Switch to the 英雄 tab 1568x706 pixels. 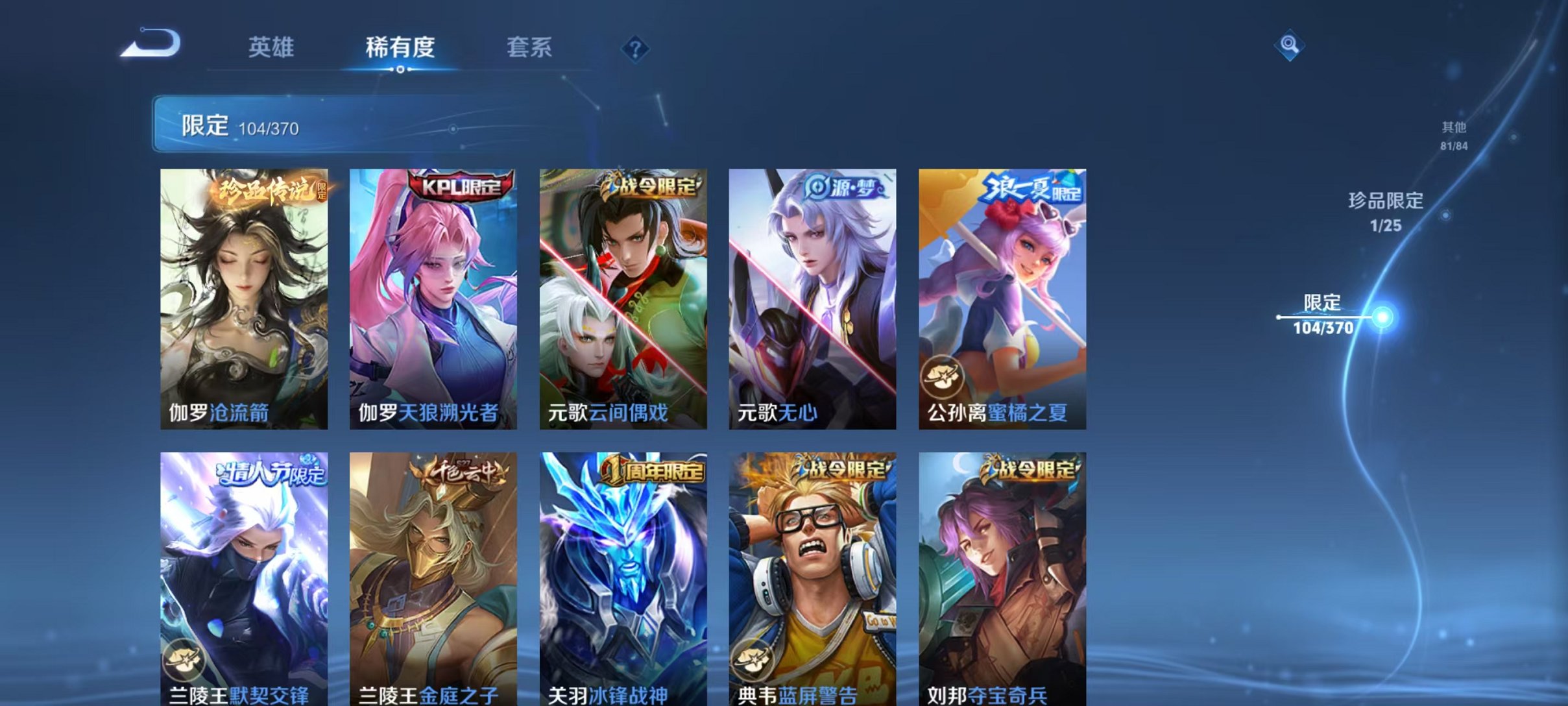click(x=272, y=47)
